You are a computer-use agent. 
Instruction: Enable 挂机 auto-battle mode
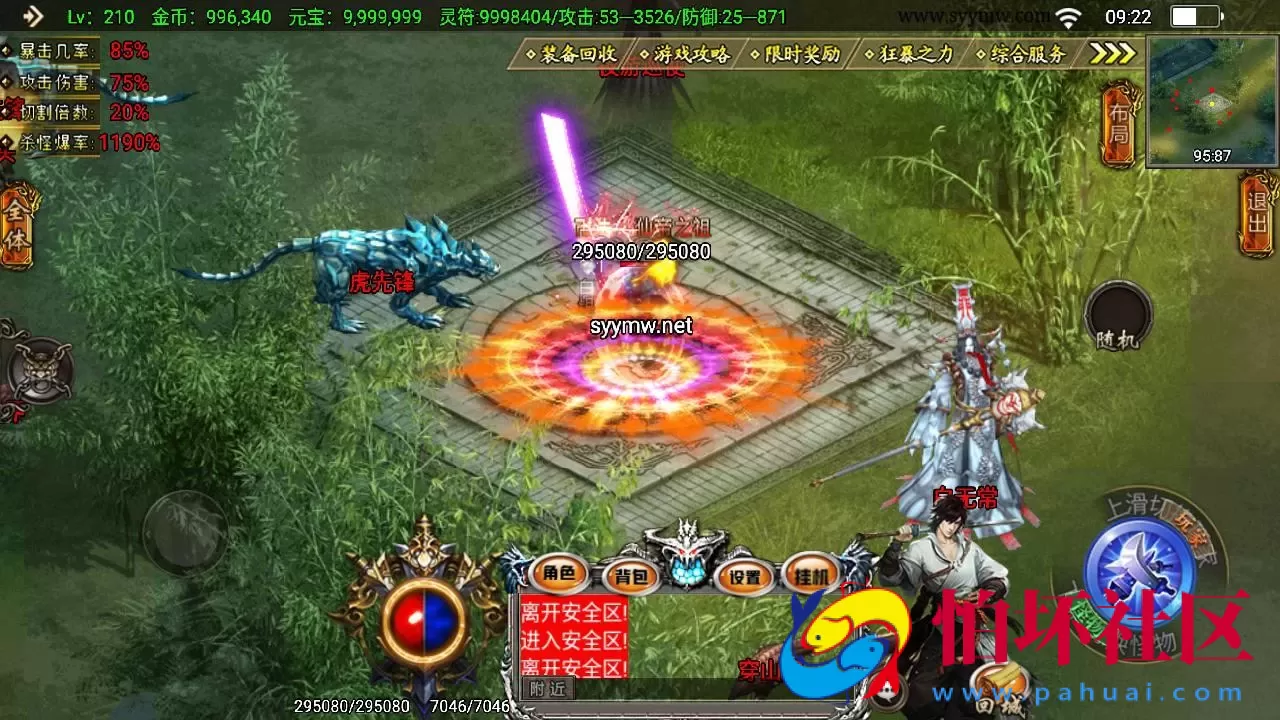tap(811, 576)
